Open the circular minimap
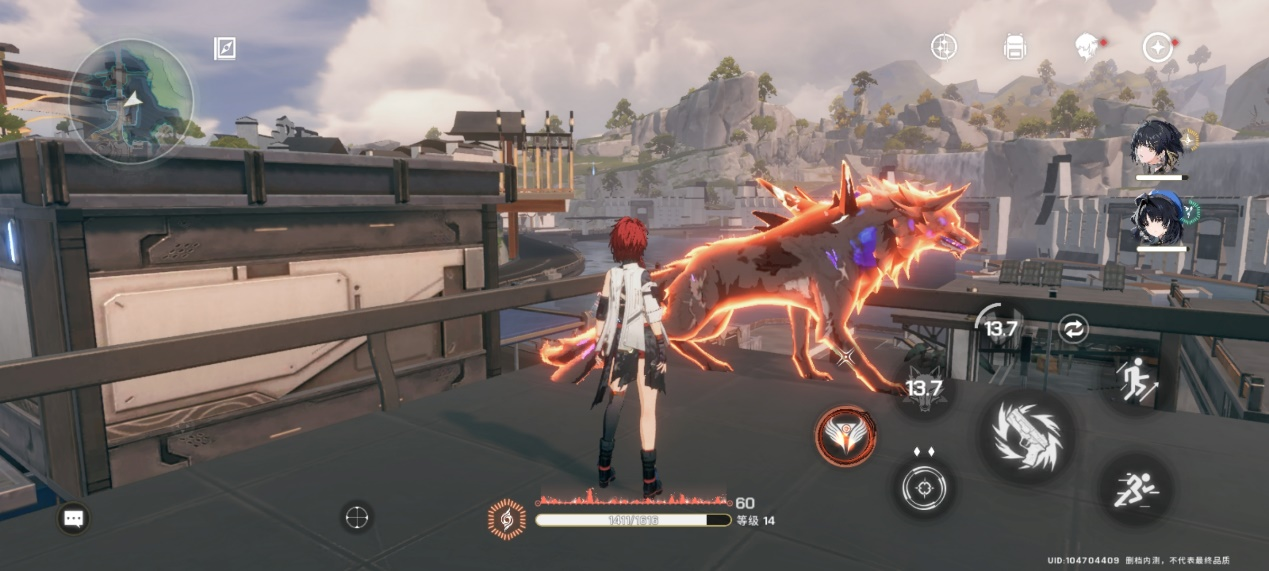 [x=130, y=100]
